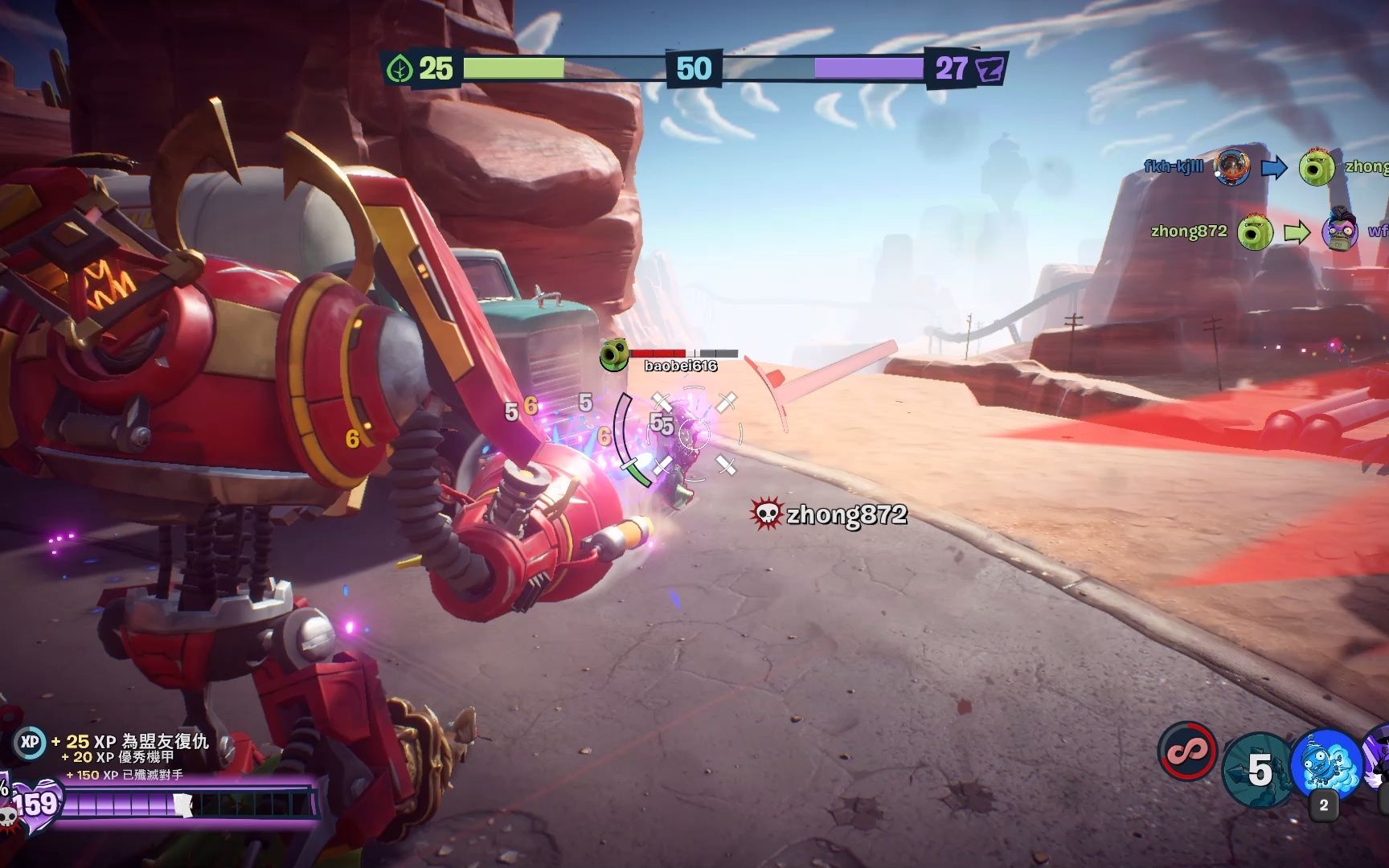
Task: Click the XP badge beside the rewards list
Action: pos(30,743)
